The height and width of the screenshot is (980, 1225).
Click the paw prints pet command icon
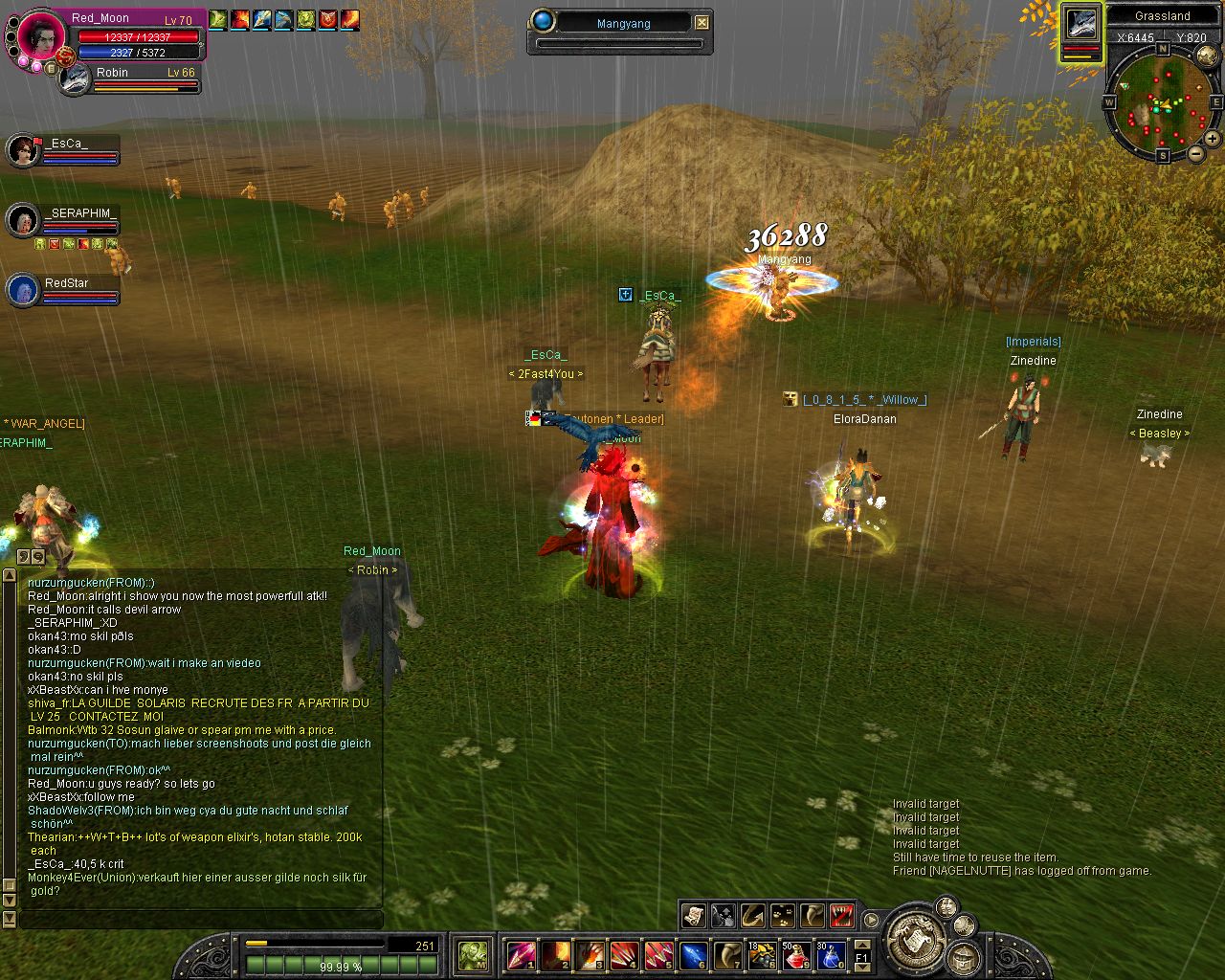tap(782, 915)
